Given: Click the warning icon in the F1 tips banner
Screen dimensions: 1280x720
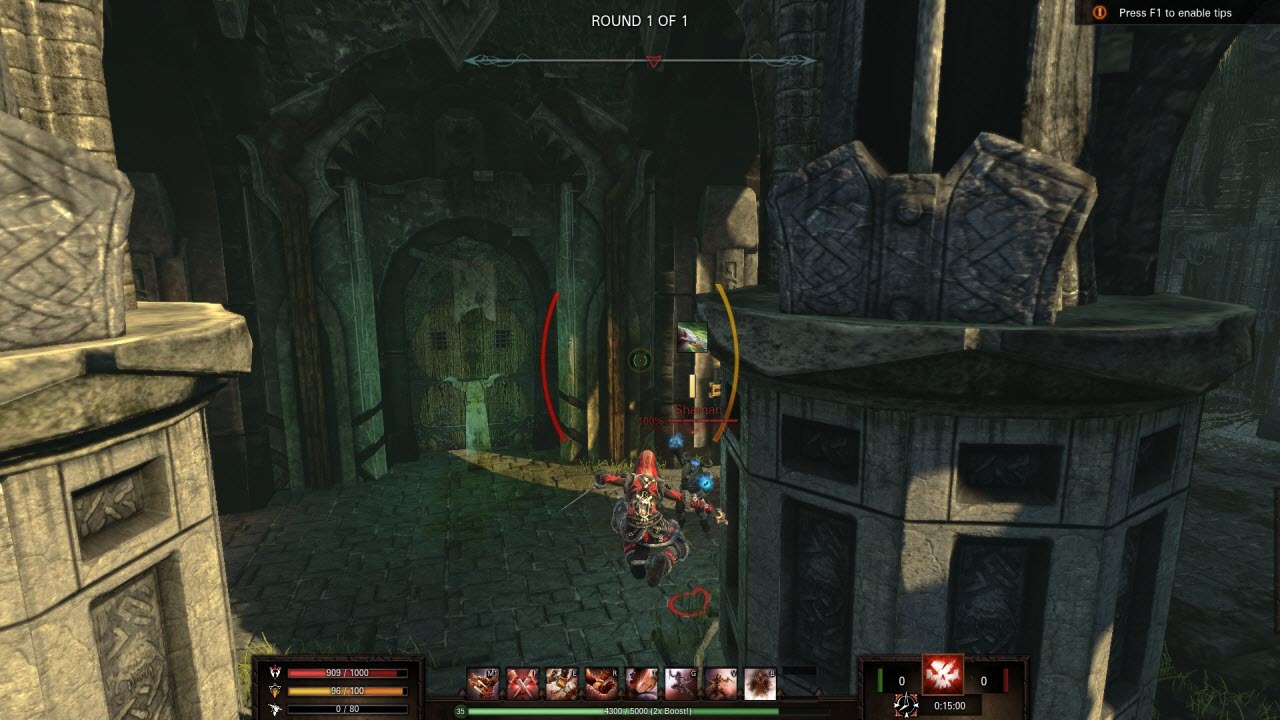Looking at the screenshot, I should coord(1100,13).
